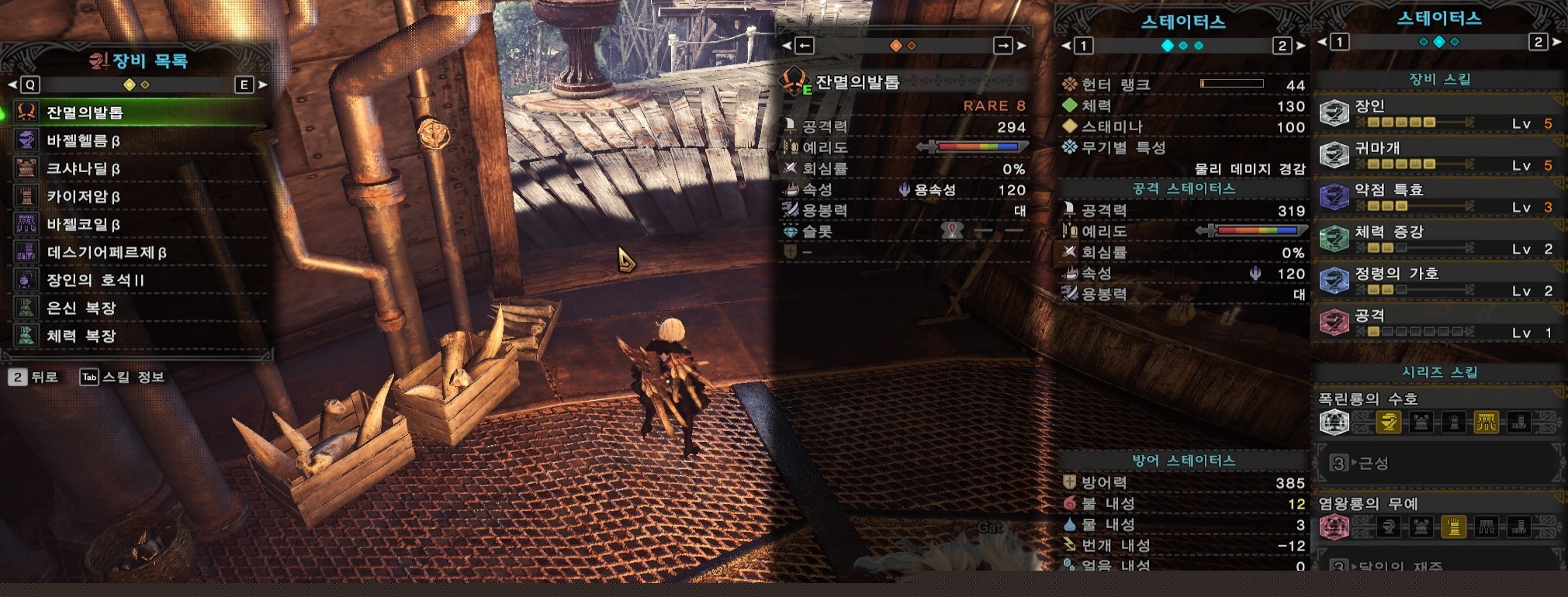Show the 귀마개 skill details
This screenshot has height=597, width=1568.
click(x=1438, y=156)
